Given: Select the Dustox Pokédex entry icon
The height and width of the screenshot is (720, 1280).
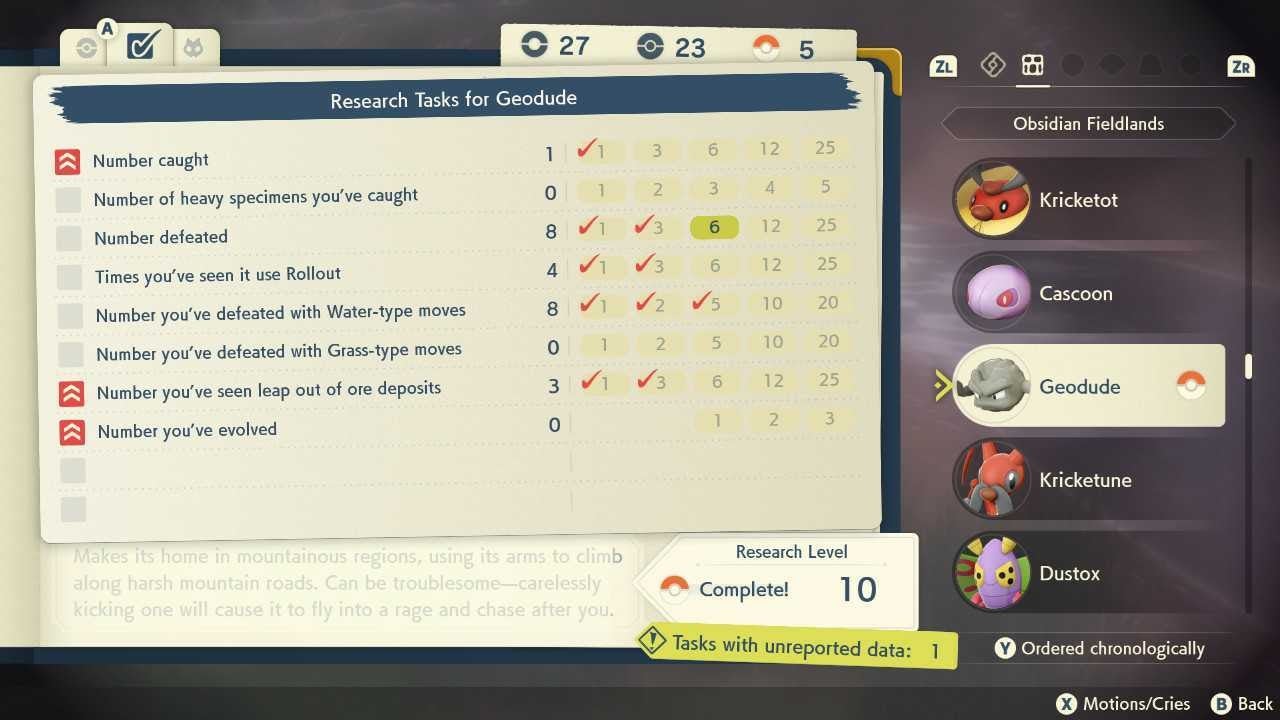Looking at the screenshot, I should pos(992,573).
